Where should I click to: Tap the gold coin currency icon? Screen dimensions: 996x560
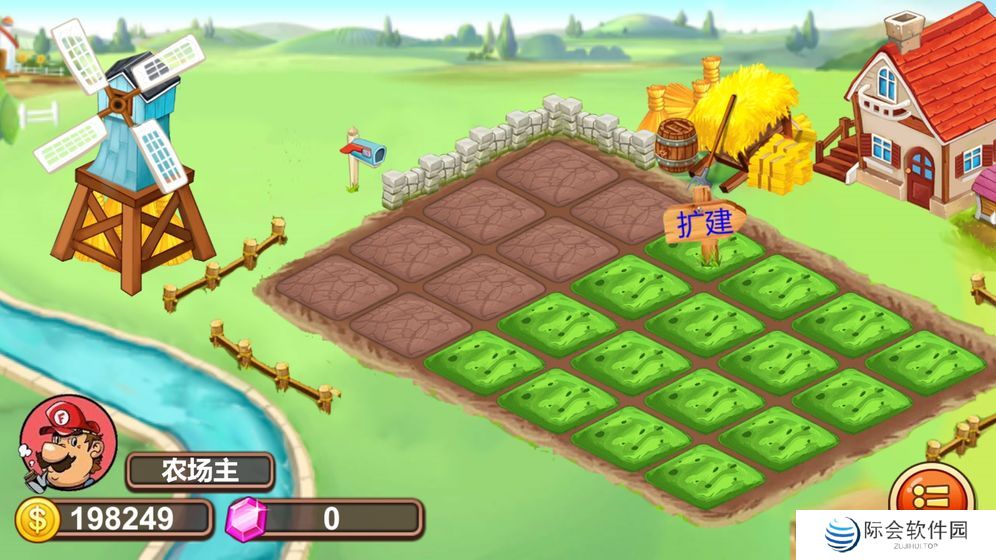[x=37, y=519]
